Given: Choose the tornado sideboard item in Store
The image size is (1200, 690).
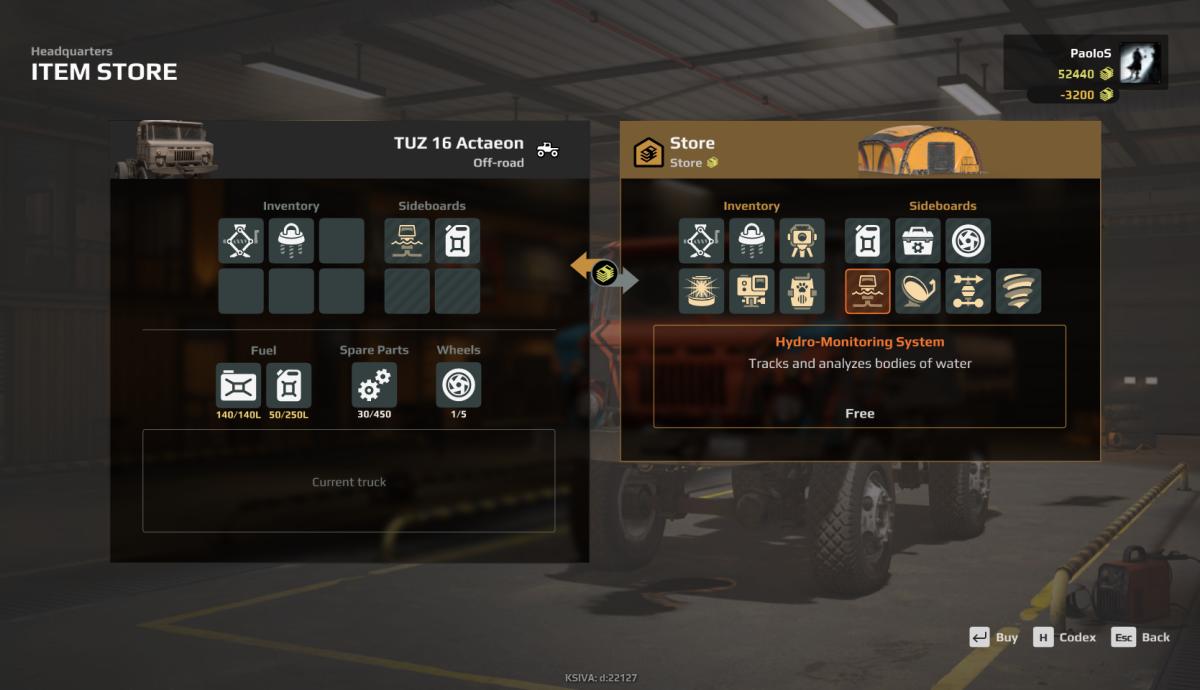Looking at the screenshot, I should pos(1018,291).
